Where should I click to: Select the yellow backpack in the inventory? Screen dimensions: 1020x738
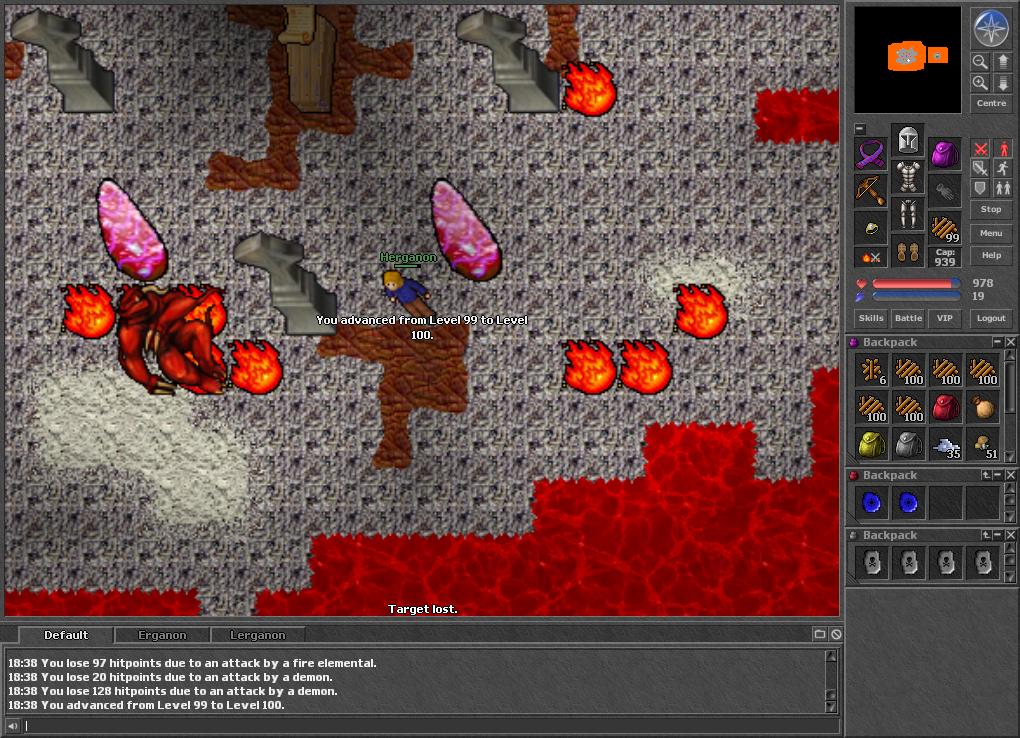pos(871,444)
